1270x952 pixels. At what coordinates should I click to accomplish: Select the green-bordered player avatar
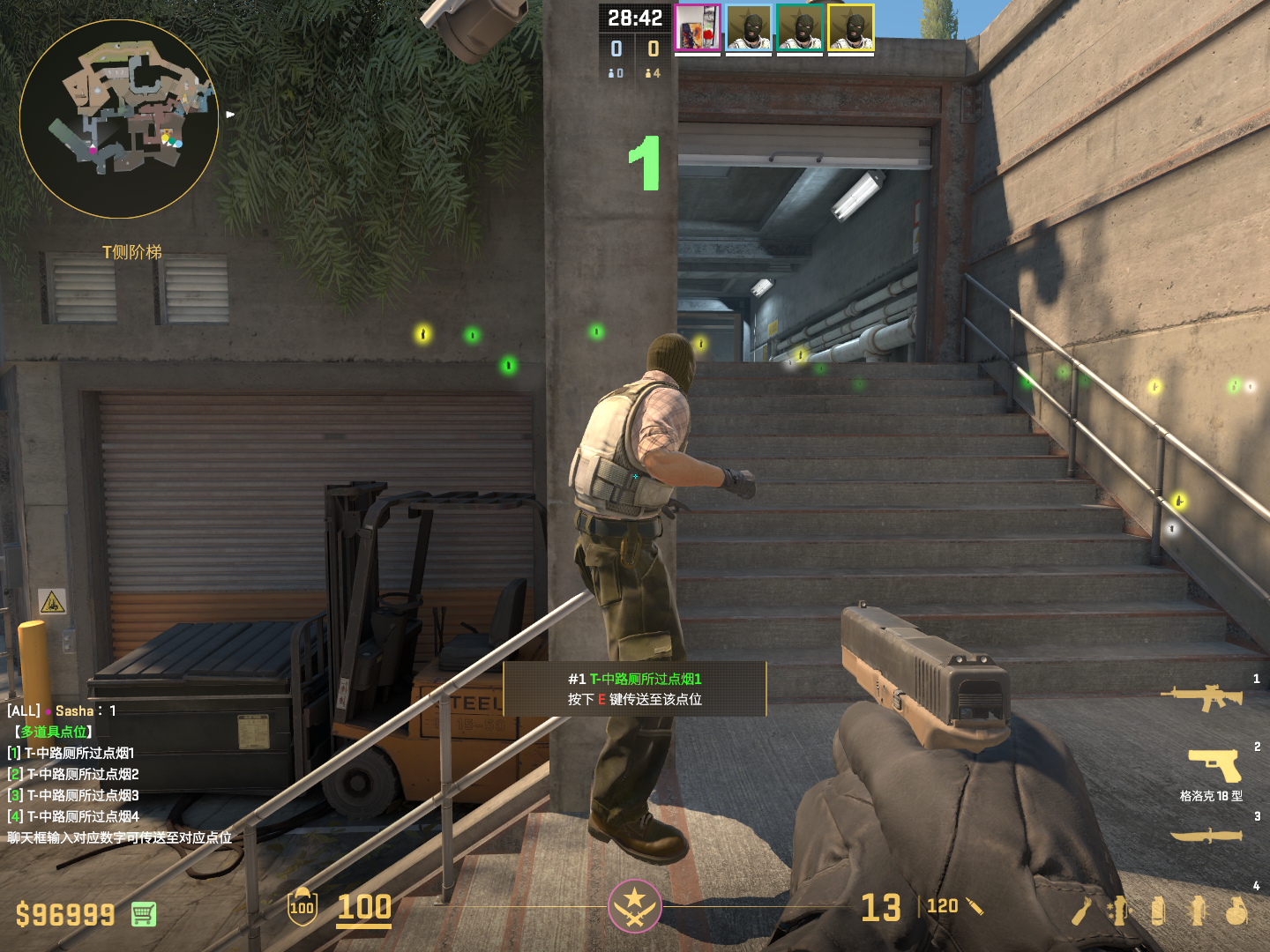(800, 28)
